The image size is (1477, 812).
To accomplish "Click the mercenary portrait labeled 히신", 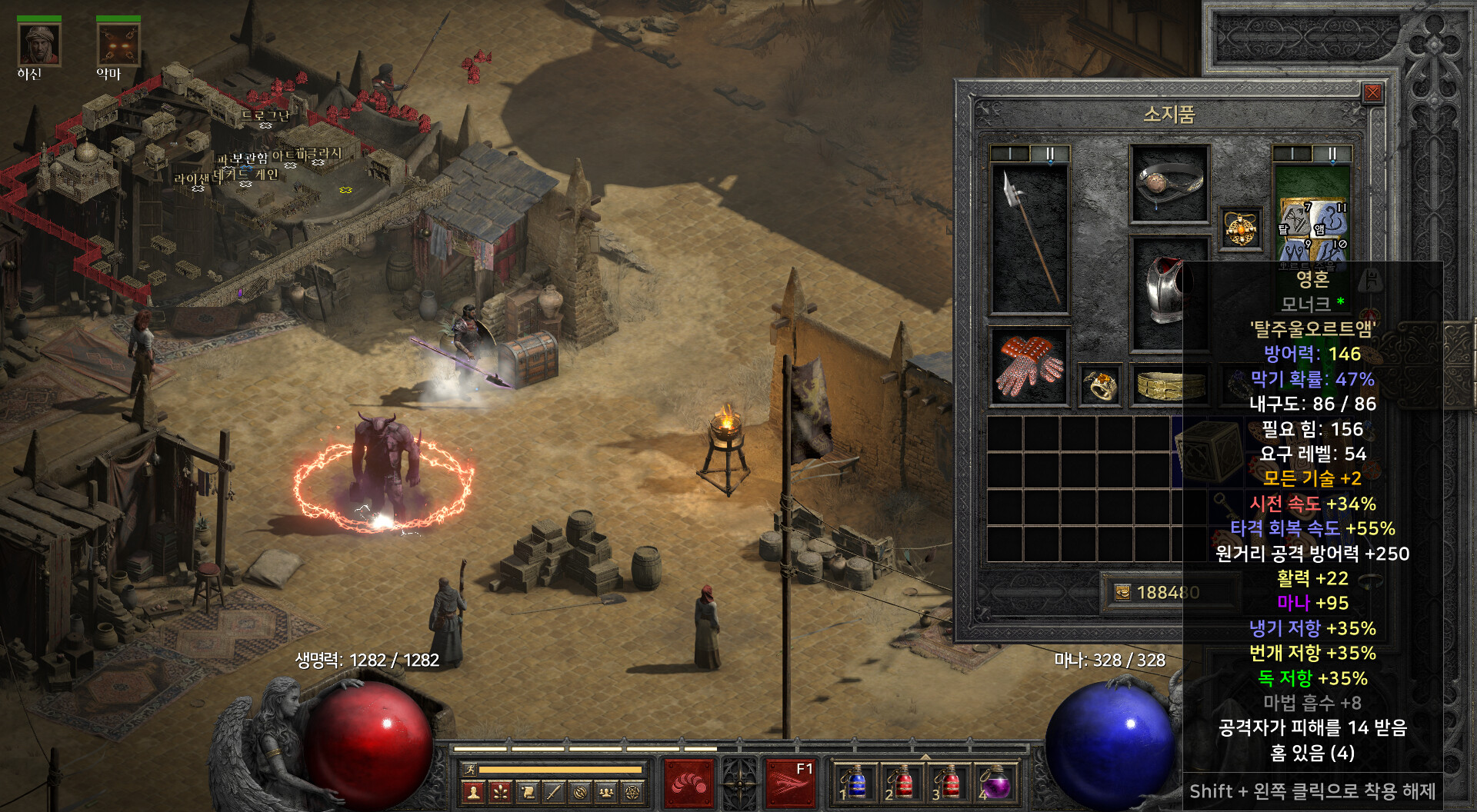I will (39, 45).
